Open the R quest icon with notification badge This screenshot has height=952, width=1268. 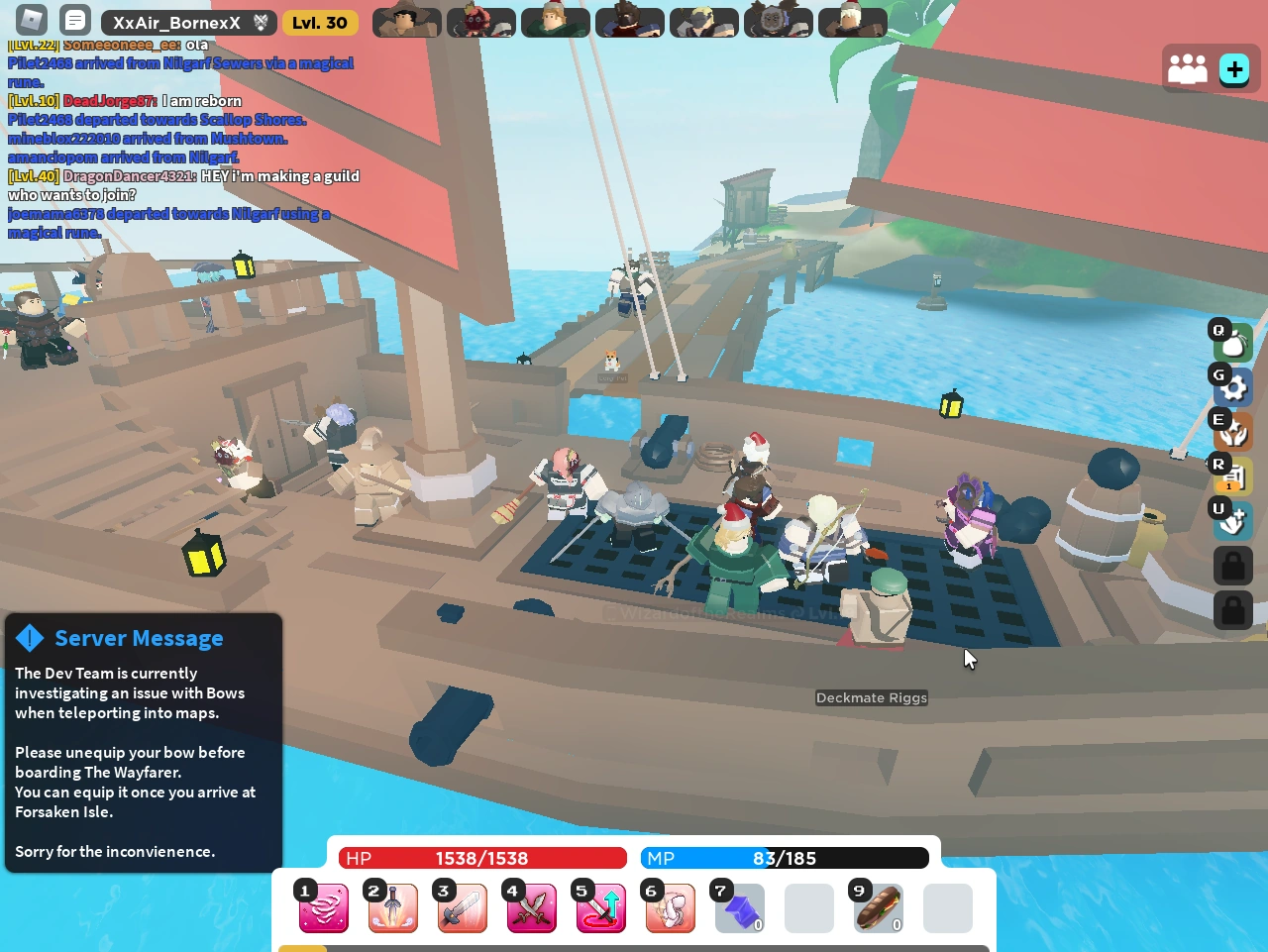click(x=1231, y=476)
